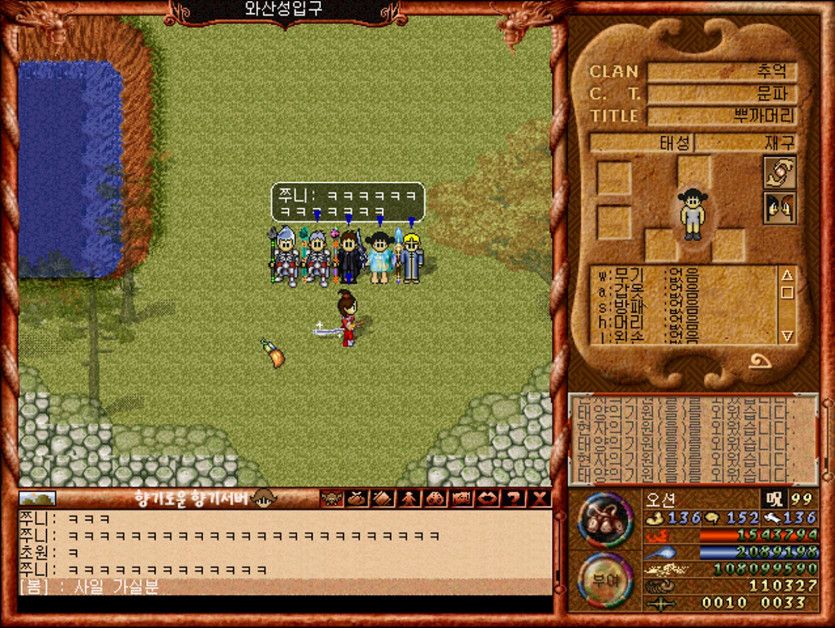Image resolution: width=835 pixels, height=628 pixels.
Task: Show the character figure toolbar panel
Action: (409, 498)
